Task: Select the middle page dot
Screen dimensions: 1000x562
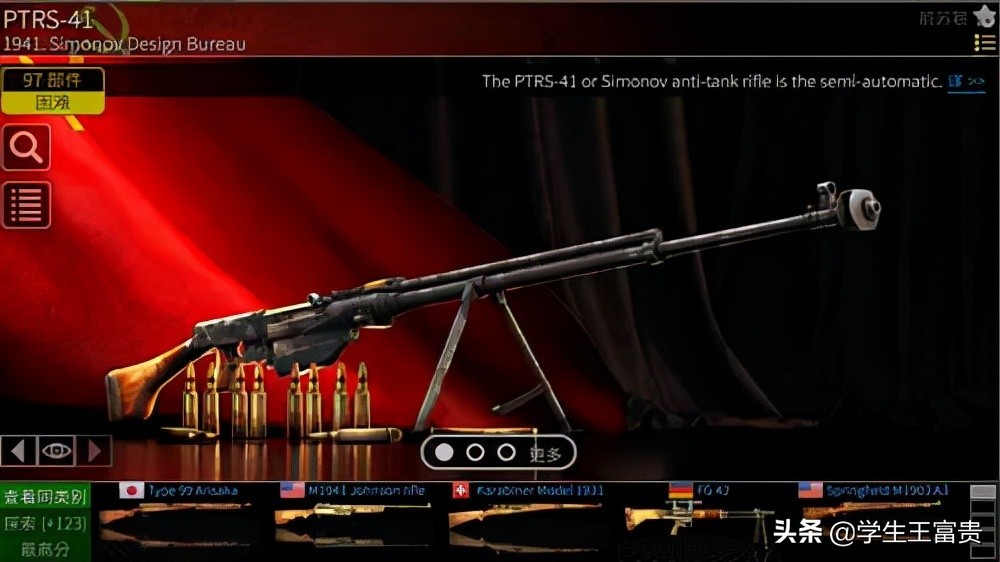Action: point(475,452)
